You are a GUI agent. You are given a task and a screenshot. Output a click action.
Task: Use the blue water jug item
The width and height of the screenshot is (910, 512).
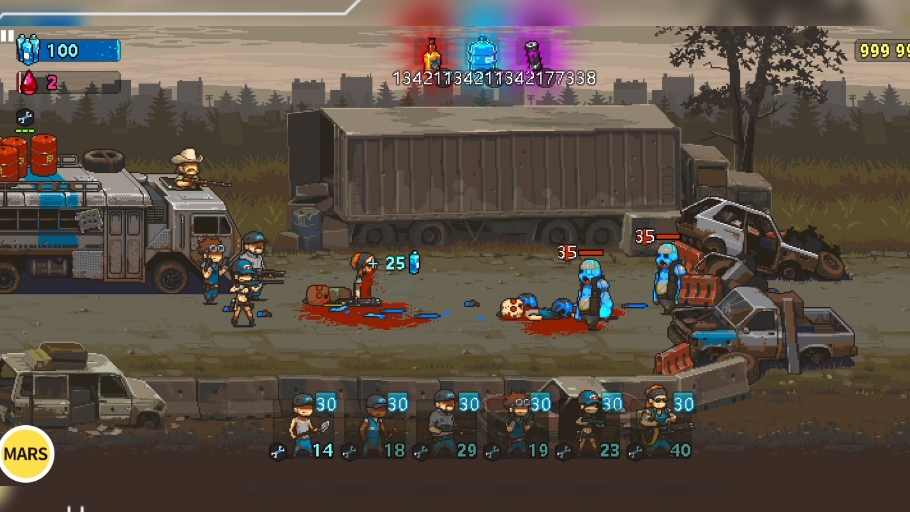pyautogui.click(x=483, y=54)
